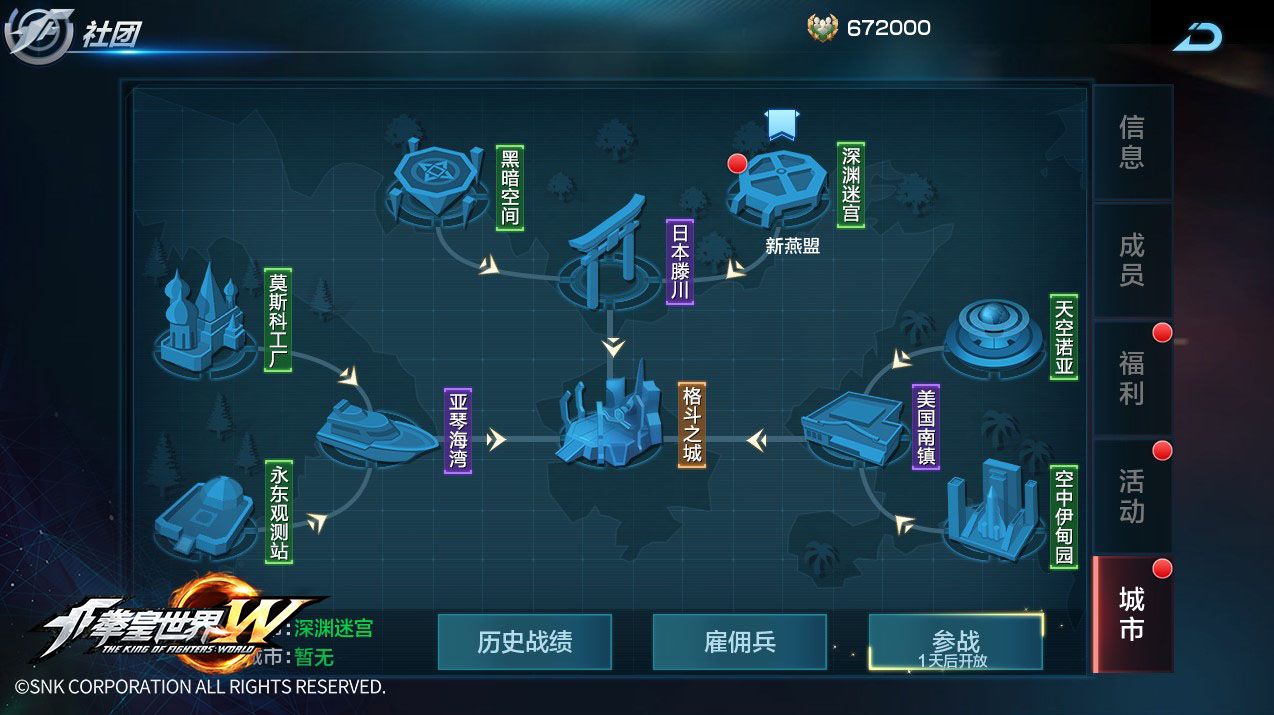This screenshot has width=1274, height=715.
Task: Select the 亚琴海湾 ship city
Action: [375, 432]
